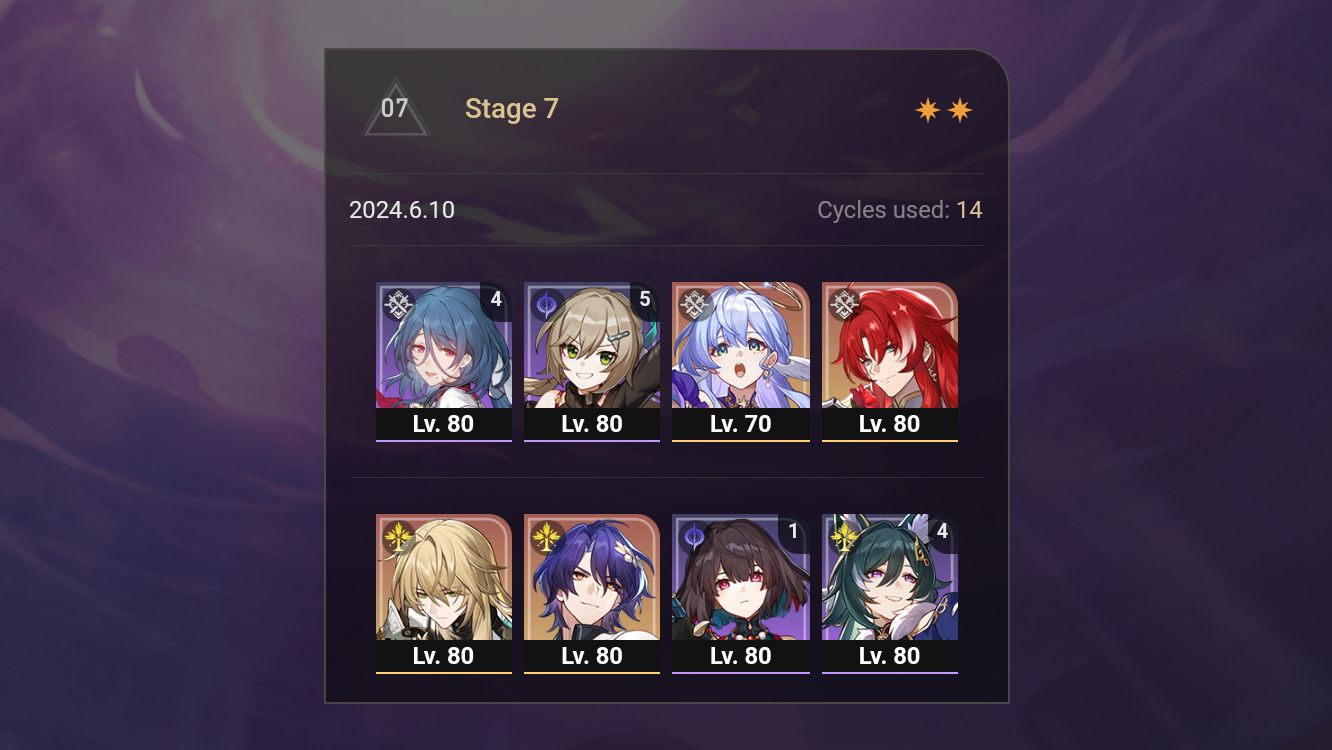Click the Cycles used: 14 counter

tap(899, 210)
